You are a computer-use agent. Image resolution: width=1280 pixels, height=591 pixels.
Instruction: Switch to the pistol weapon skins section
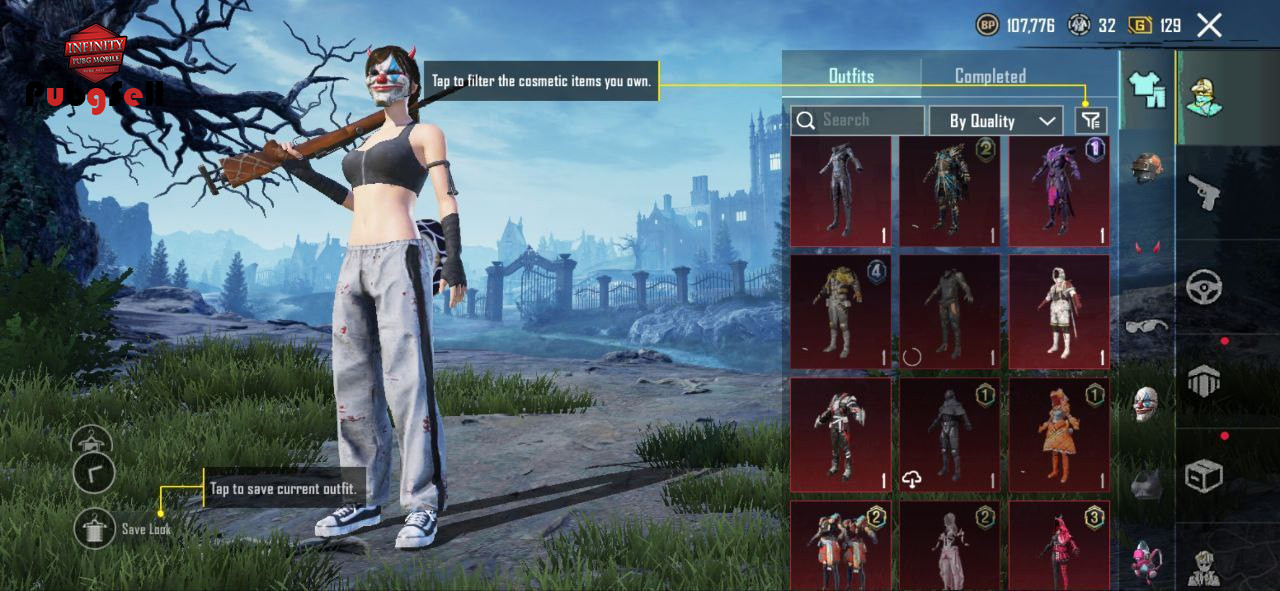click(1203, 190)
